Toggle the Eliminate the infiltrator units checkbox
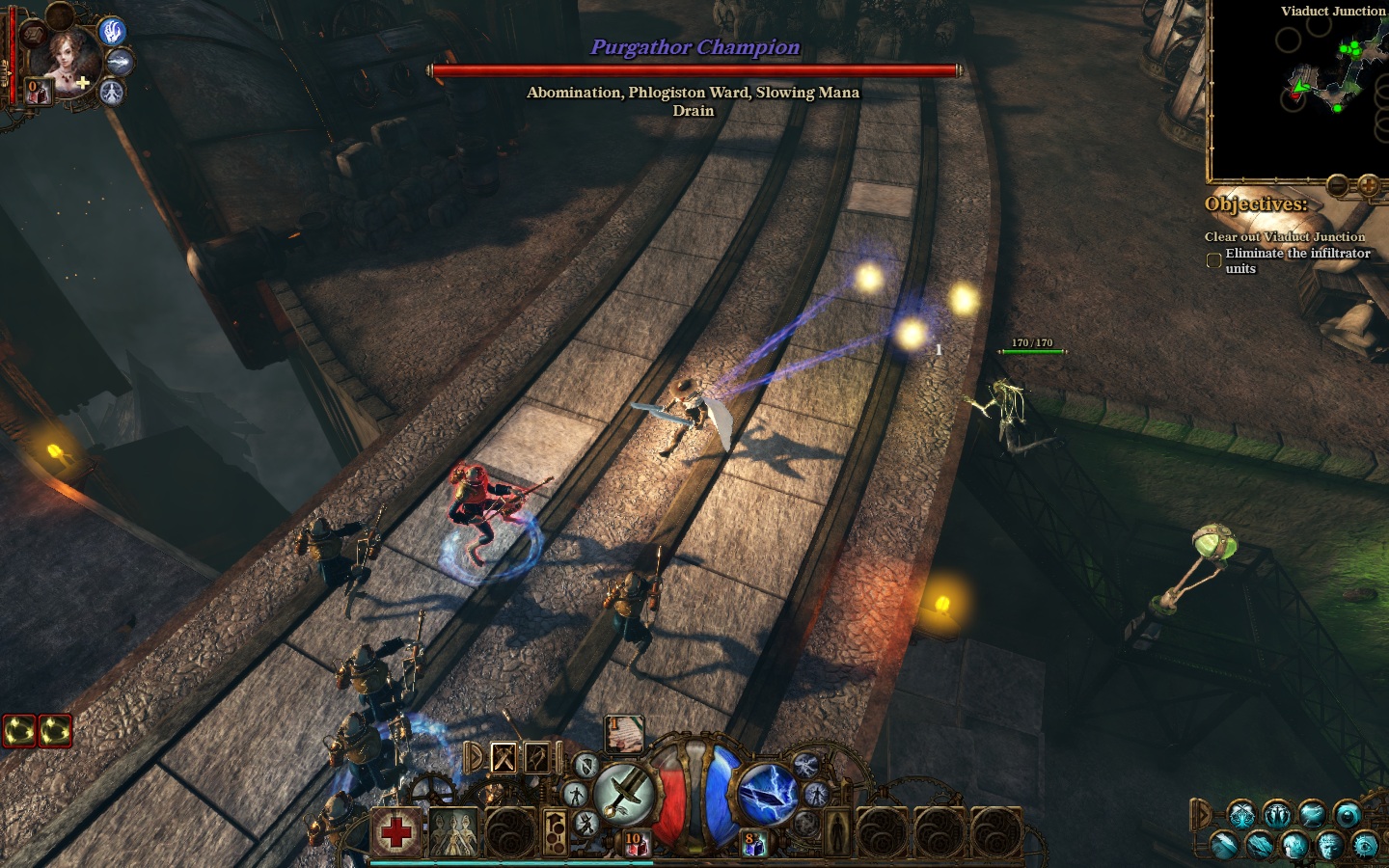Image resolution: width=1389 pixels, height=868 pixels. [1213, 260]
